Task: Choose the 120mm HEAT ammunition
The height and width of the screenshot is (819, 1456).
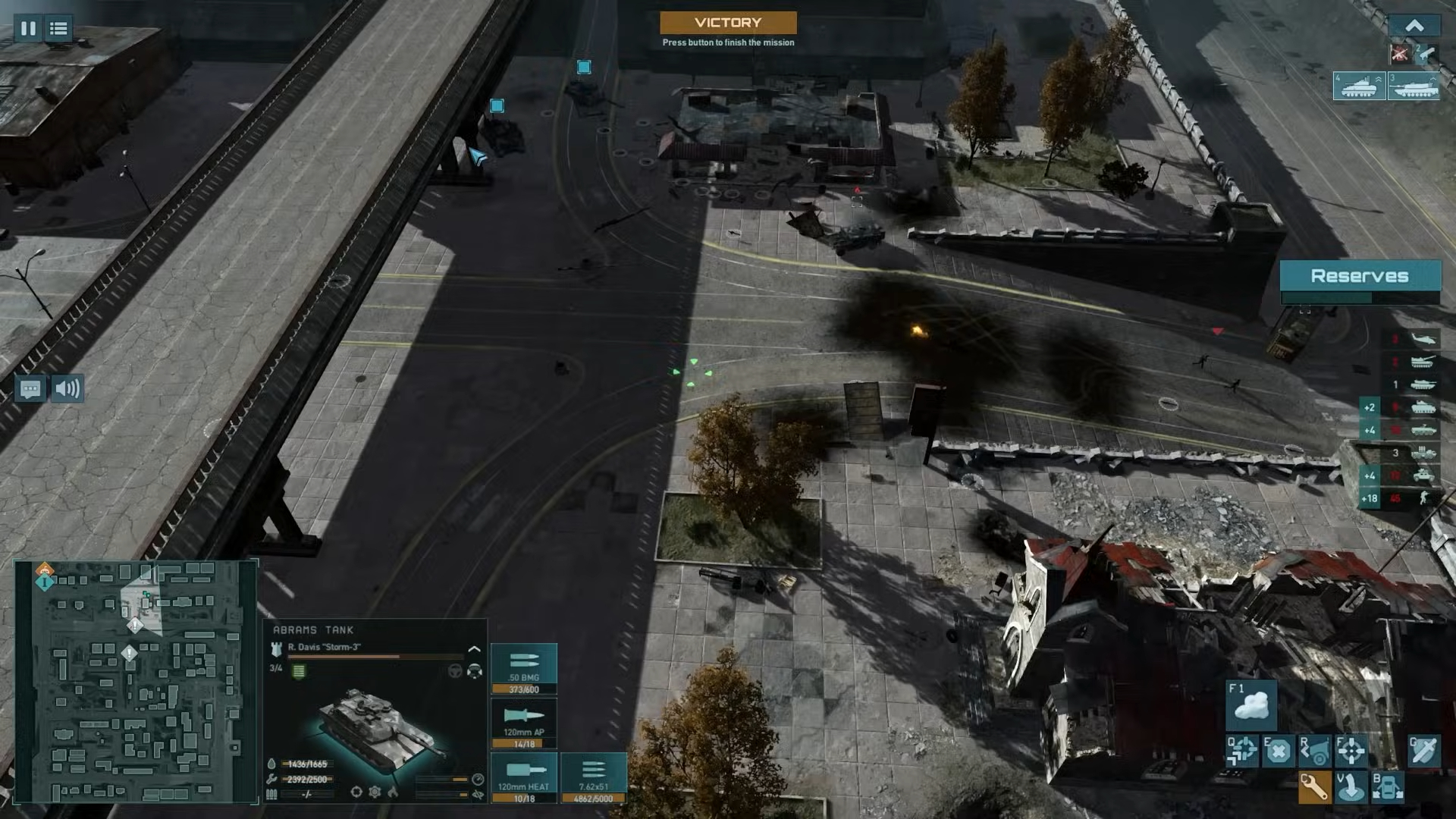Action: tap(524, 777)
